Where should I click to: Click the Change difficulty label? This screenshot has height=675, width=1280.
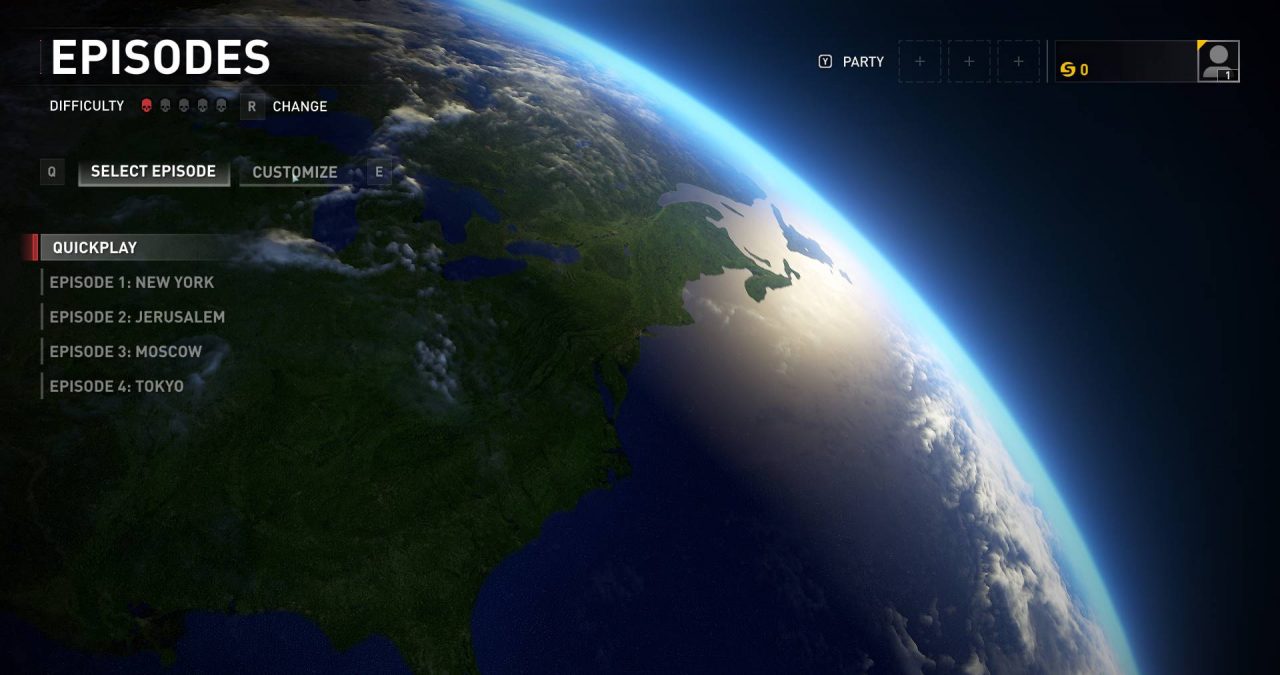tap(299, 106)
